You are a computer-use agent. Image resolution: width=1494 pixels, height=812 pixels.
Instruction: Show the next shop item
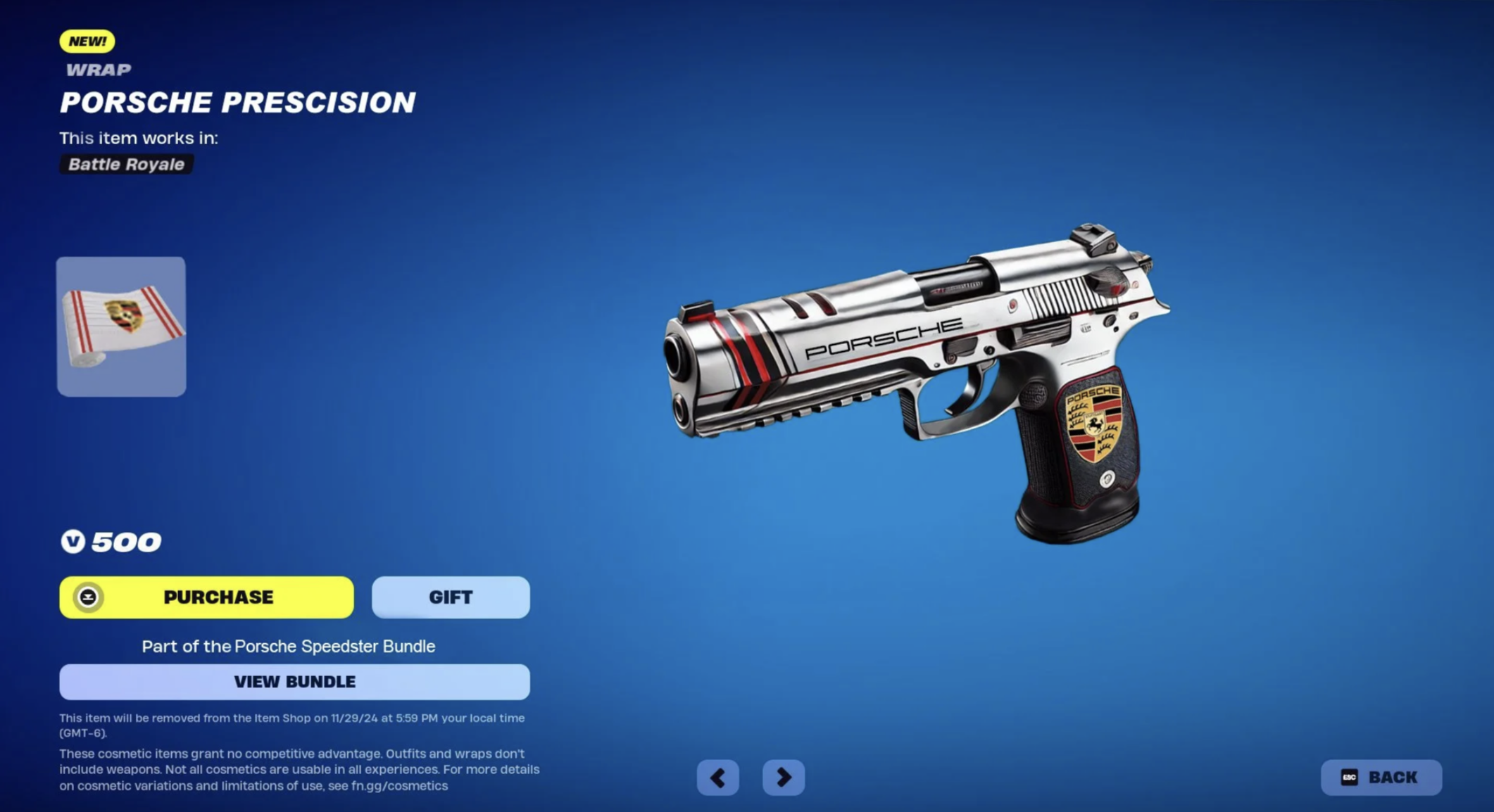(x=783, y=778)
